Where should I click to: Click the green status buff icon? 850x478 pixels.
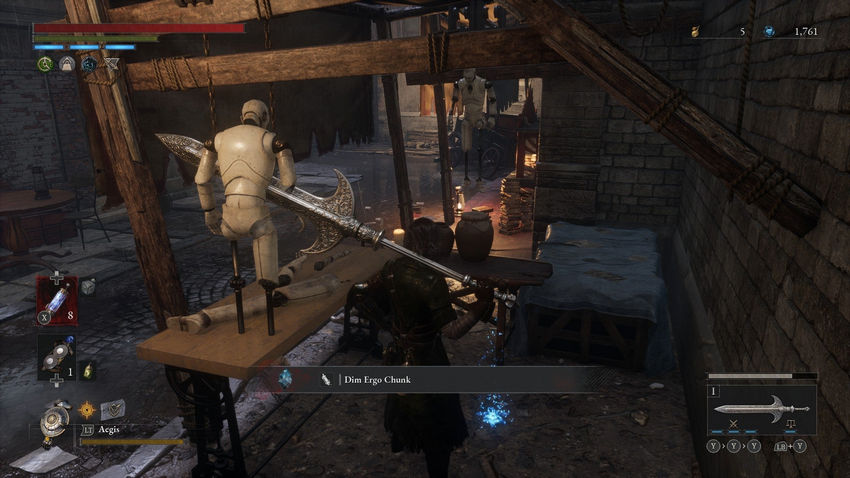[44, 64]
